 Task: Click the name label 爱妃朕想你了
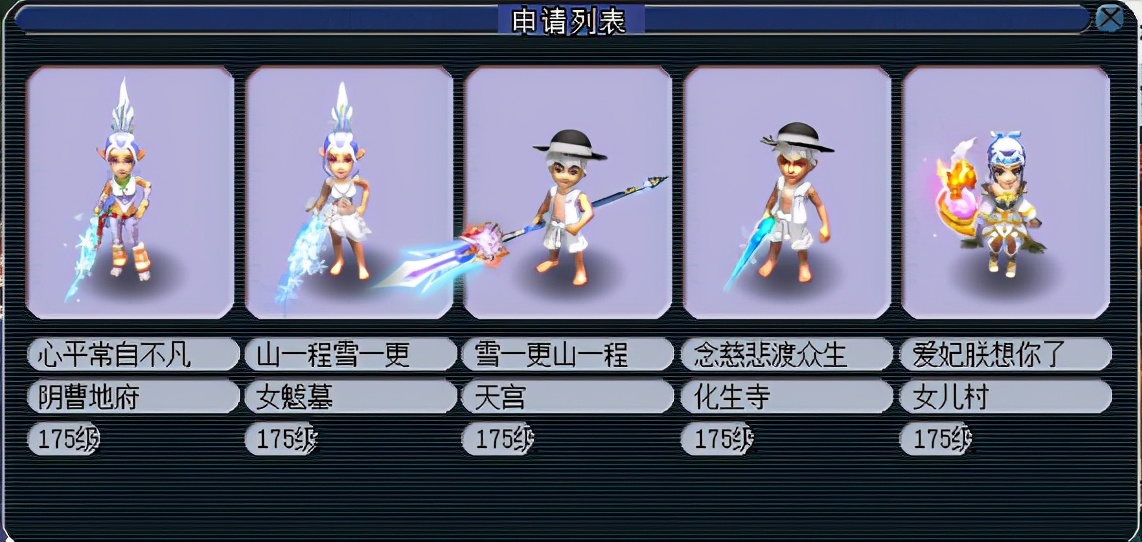click(1006, 354)
